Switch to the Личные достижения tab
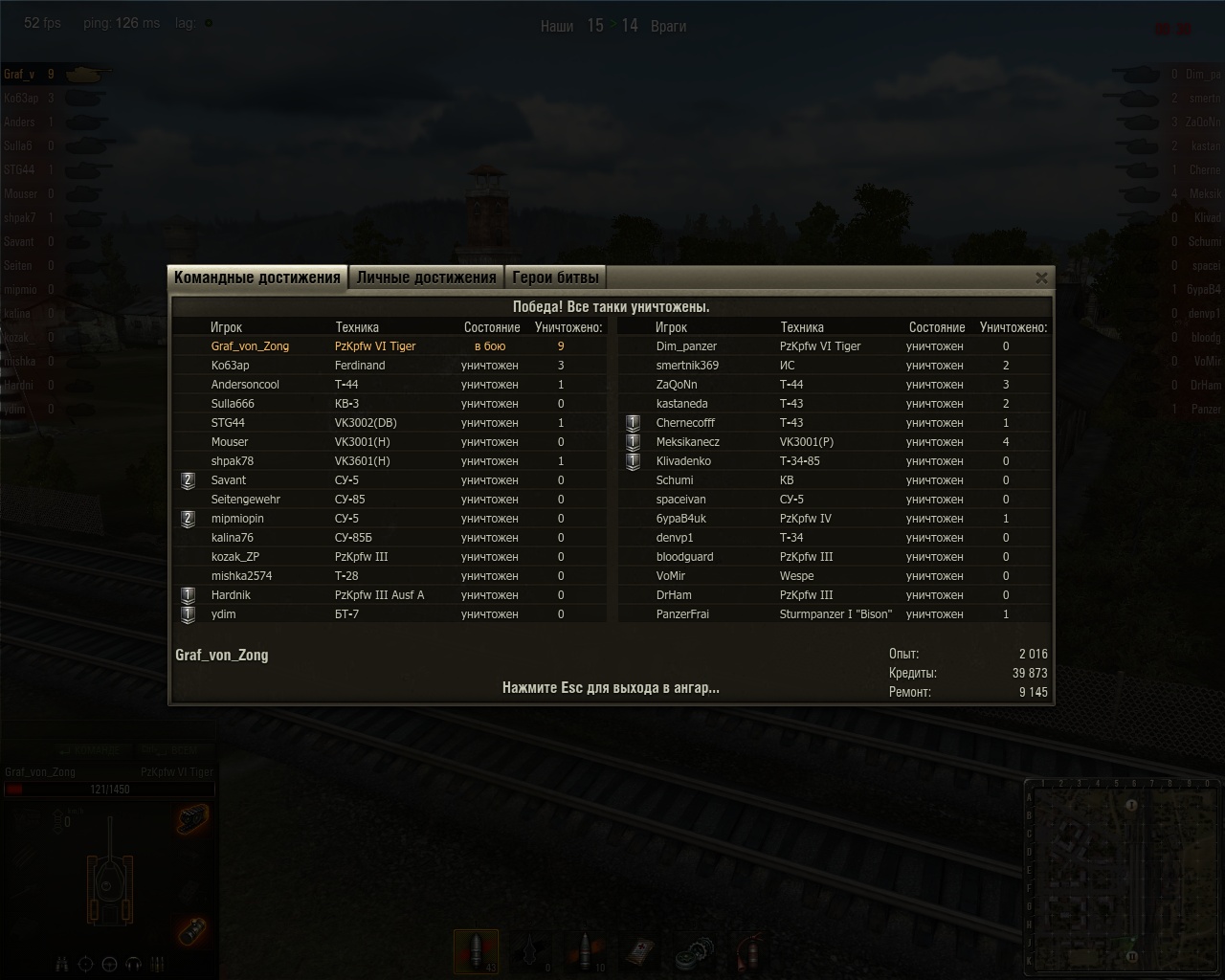The width and height of the screenshot is (1225, 980). (426, 278)
